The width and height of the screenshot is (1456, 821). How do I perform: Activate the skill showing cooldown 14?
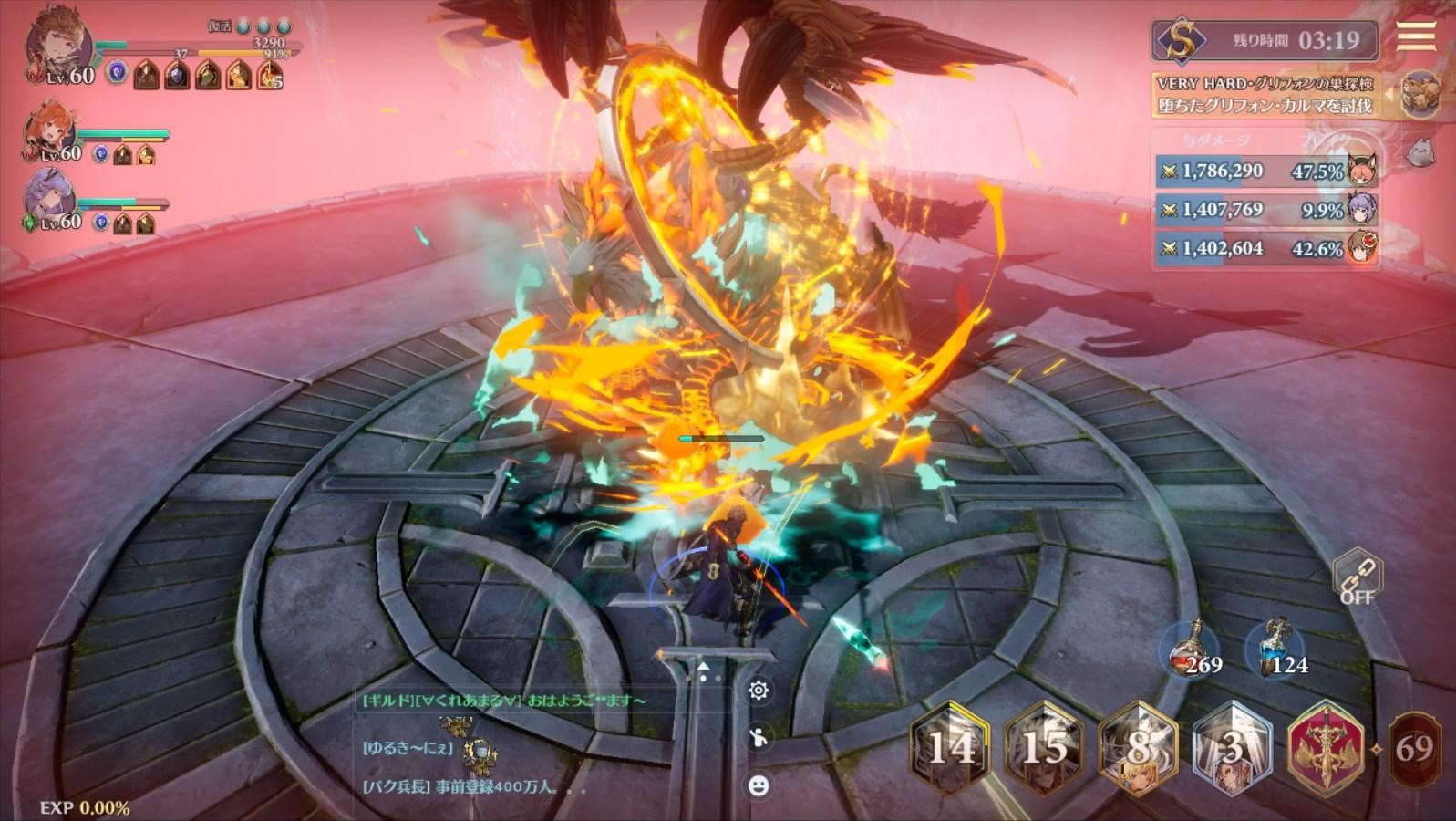click(950, 748)
